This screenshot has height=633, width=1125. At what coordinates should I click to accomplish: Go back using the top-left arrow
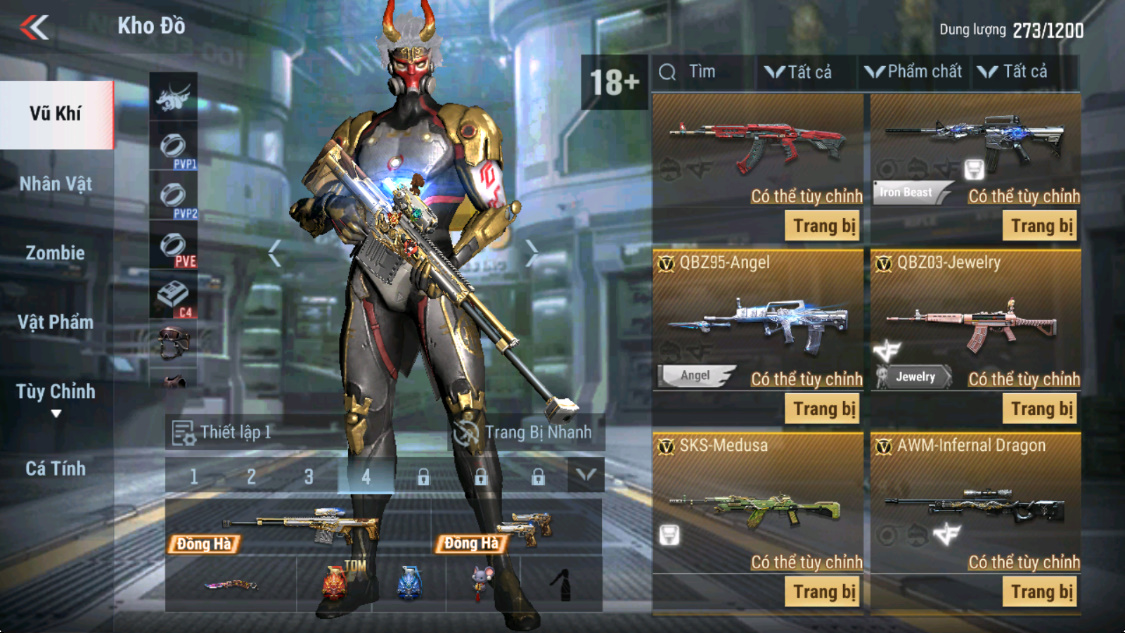(x=34, y=27)
